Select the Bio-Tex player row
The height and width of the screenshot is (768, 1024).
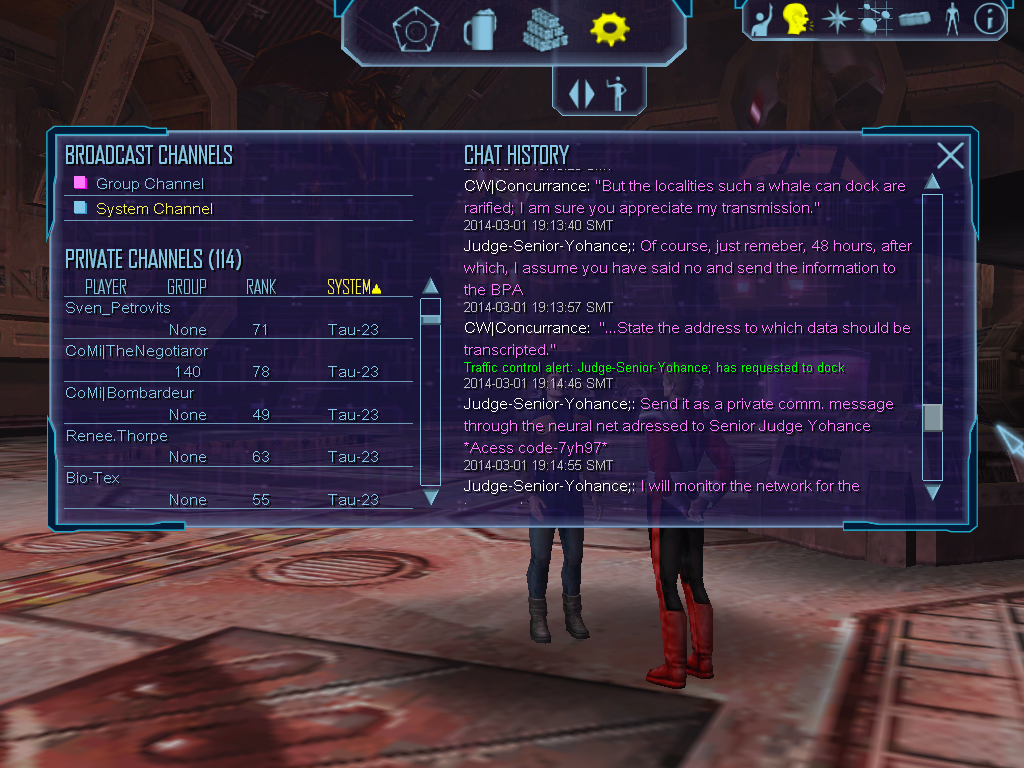click(x=92, y=478)
